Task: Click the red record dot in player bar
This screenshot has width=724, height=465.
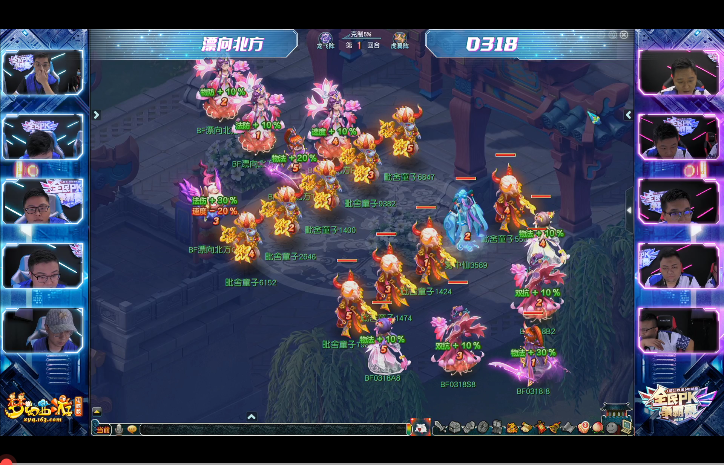Action: [7, 460]
